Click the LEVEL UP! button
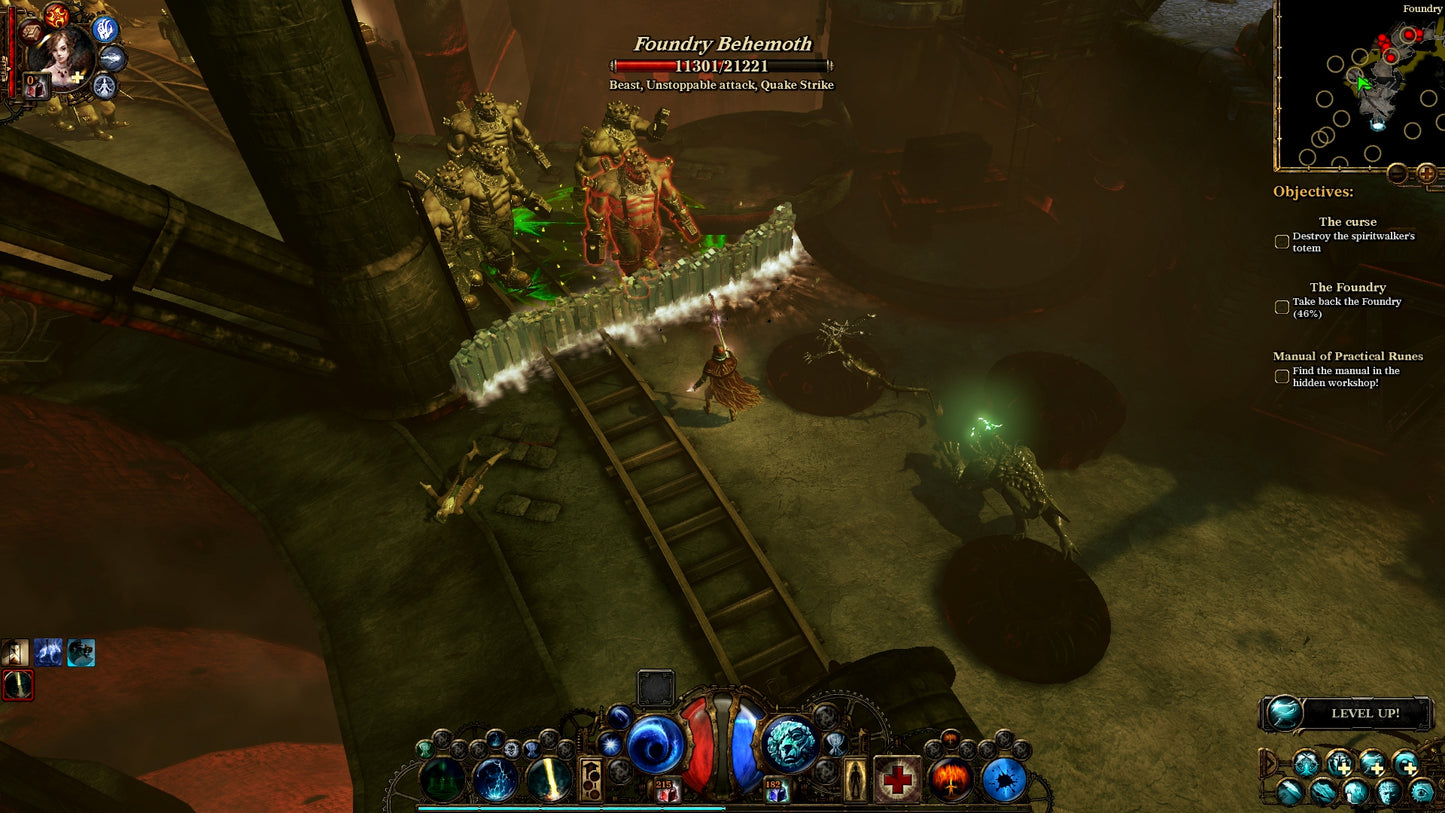The height and width of the screenshot is (813, 1445). point(1346,713)
